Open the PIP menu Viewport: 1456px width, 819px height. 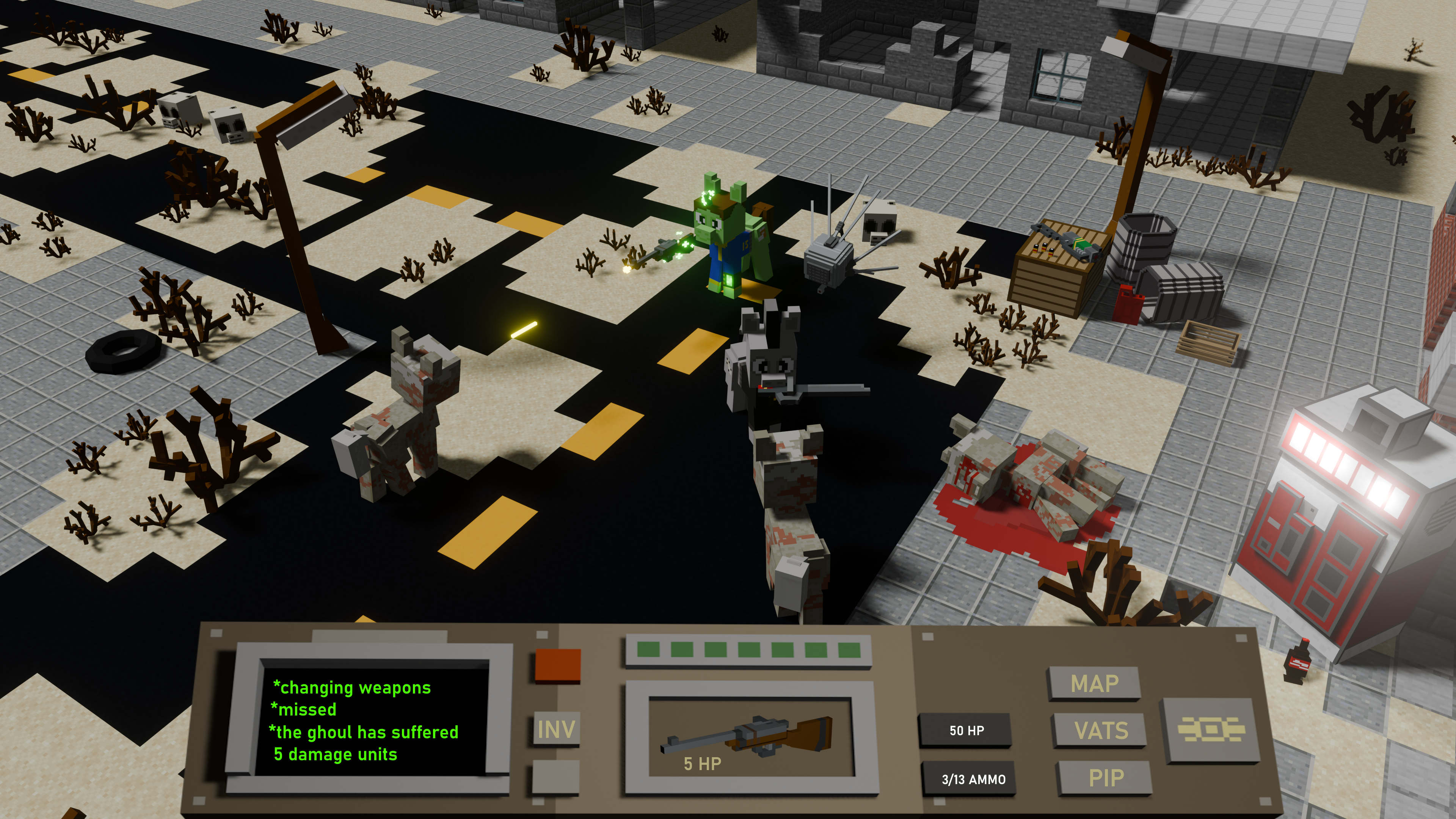click(1105, 778)
